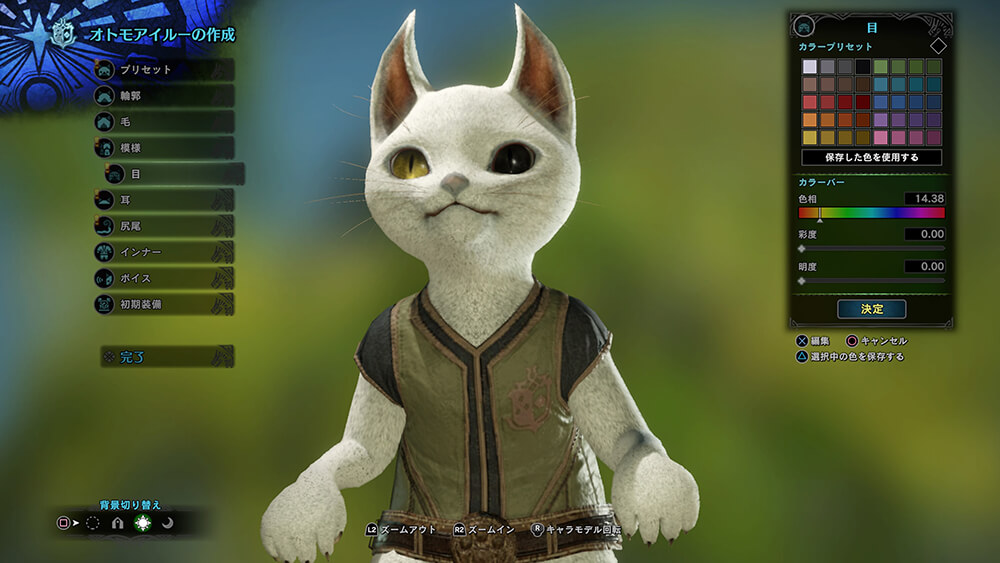Select the 輪郭 menu entry
1000x563 pixels.
[163, 96]
